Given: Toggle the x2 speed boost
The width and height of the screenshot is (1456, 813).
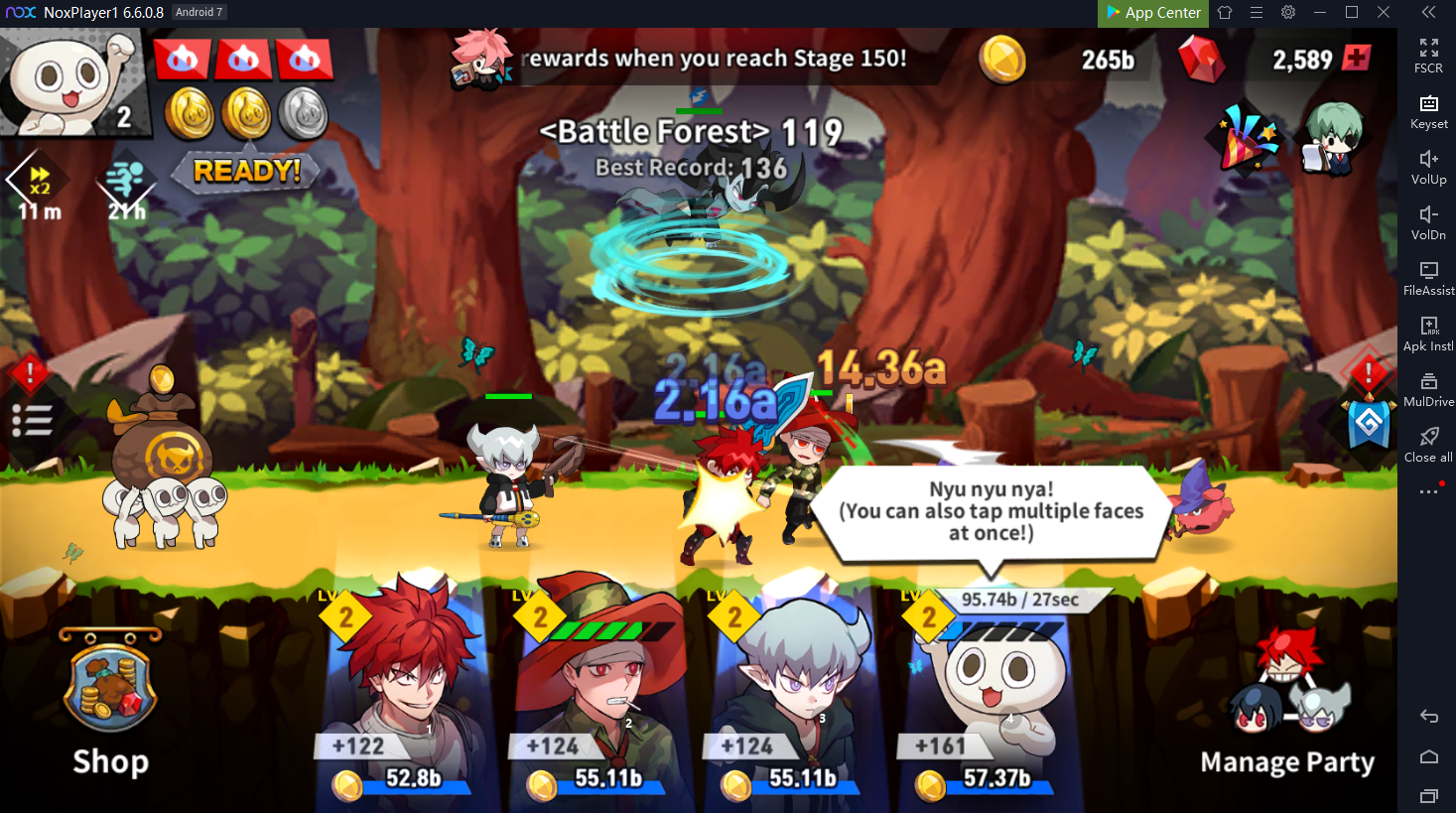Looking at the screenshot, I should (x=39, y=184).
